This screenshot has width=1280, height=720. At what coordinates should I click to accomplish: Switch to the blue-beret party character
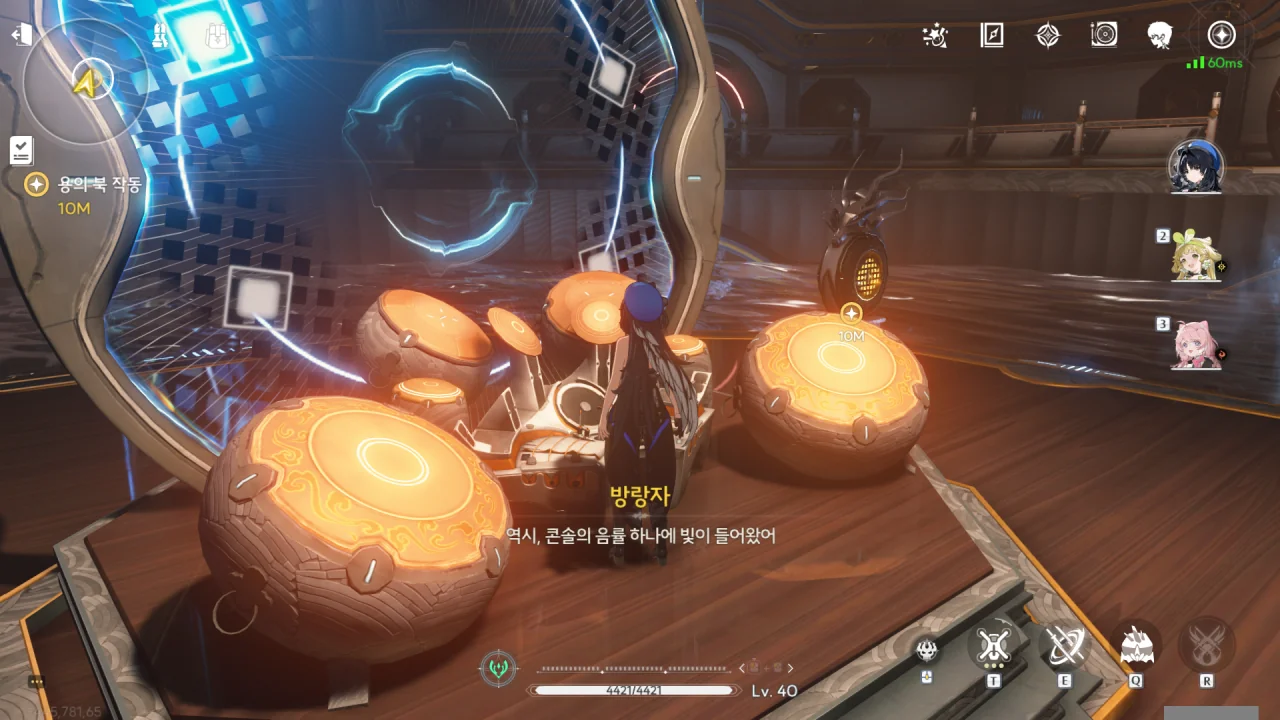click(1196, 167)
